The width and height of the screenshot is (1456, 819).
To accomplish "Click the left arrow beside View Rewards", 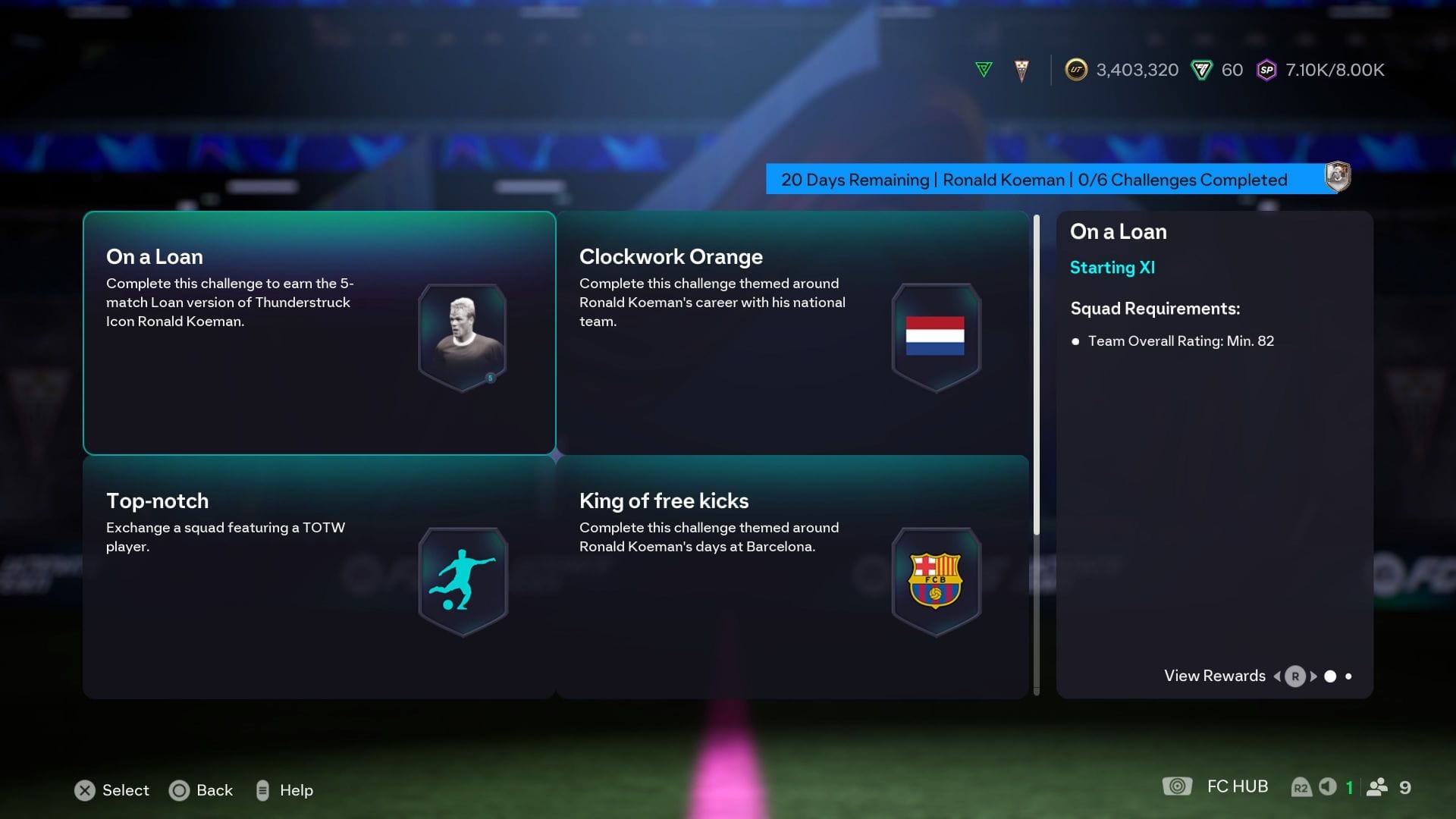I will pyautogui.click(x=1277, y=676).
